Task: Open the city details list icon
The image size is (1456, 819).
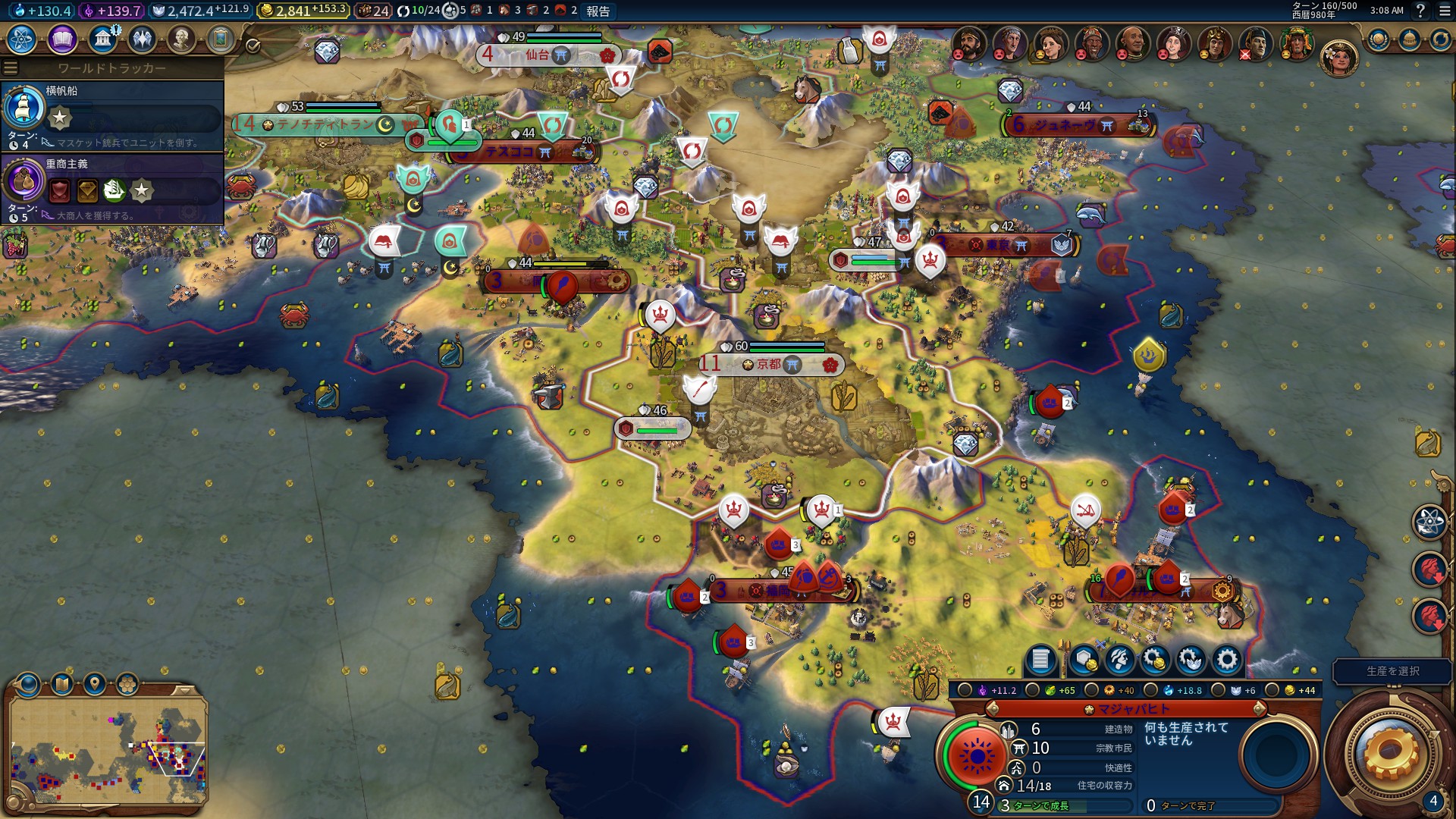Action: 1040,660
